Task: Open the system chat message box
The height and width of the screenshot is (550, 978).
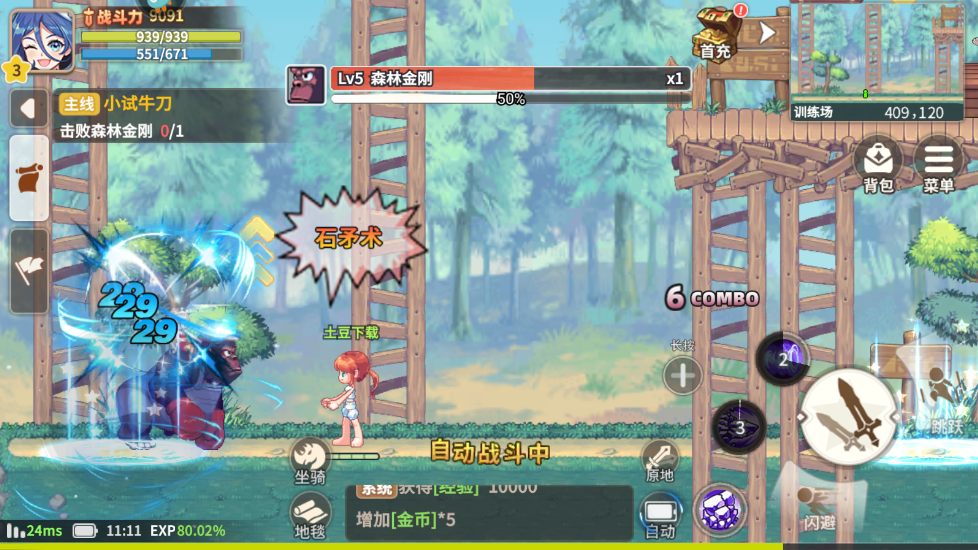Action: pos(489,512)
